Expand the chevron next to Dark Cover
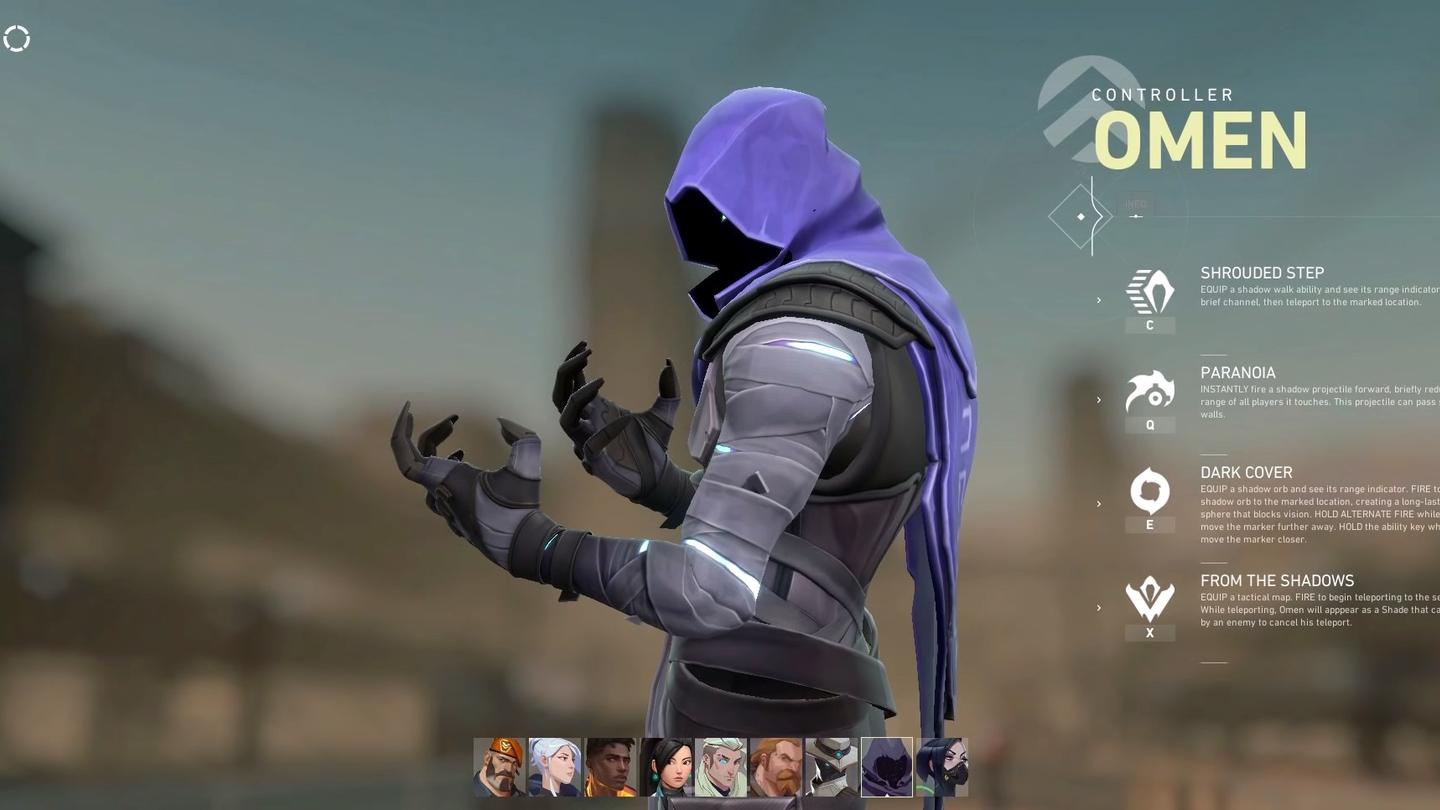Screen dimensions: 1440x810 [x=1098, y=503]
